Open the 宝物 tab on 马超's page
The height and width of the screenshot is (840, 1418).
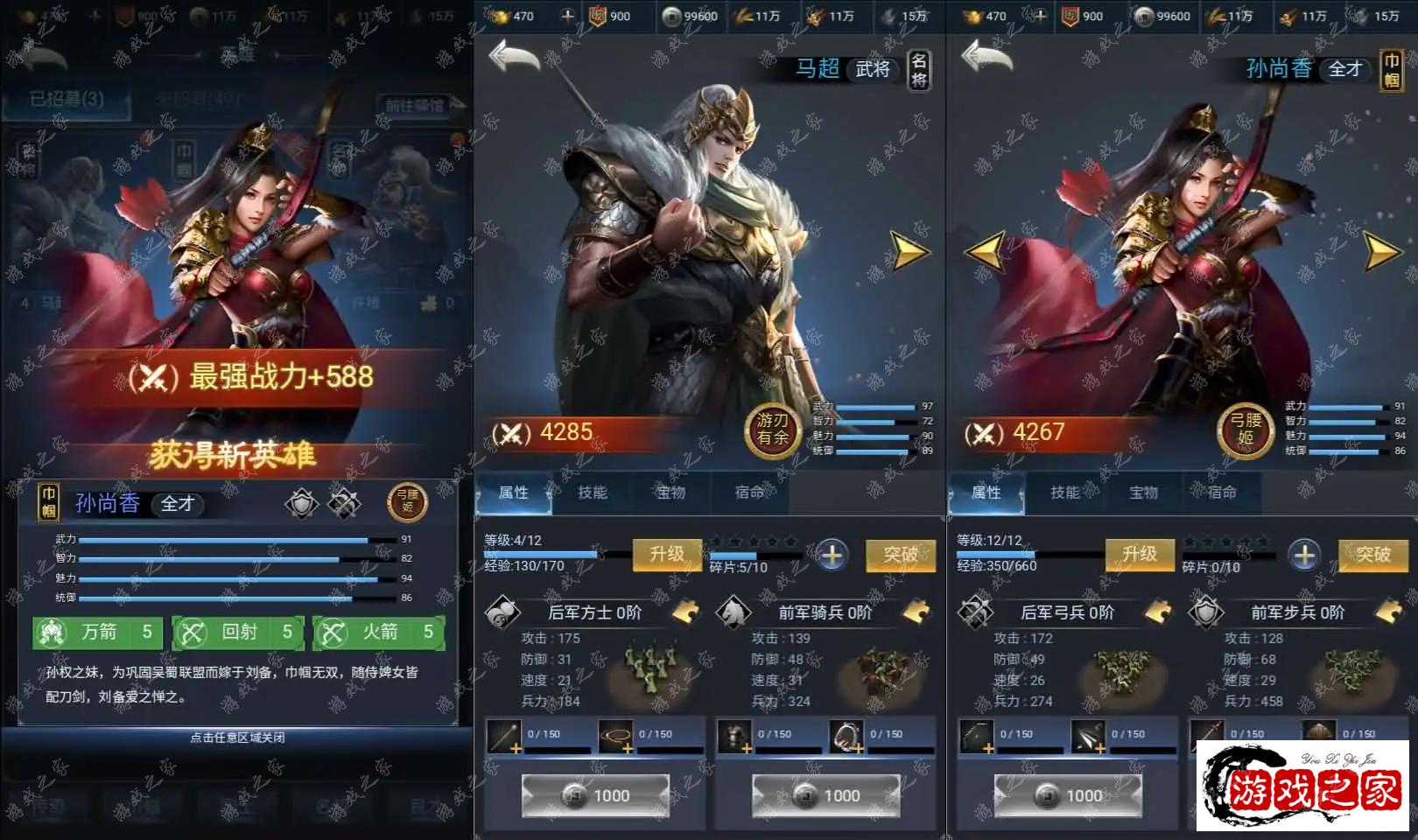tap(671, 493)
